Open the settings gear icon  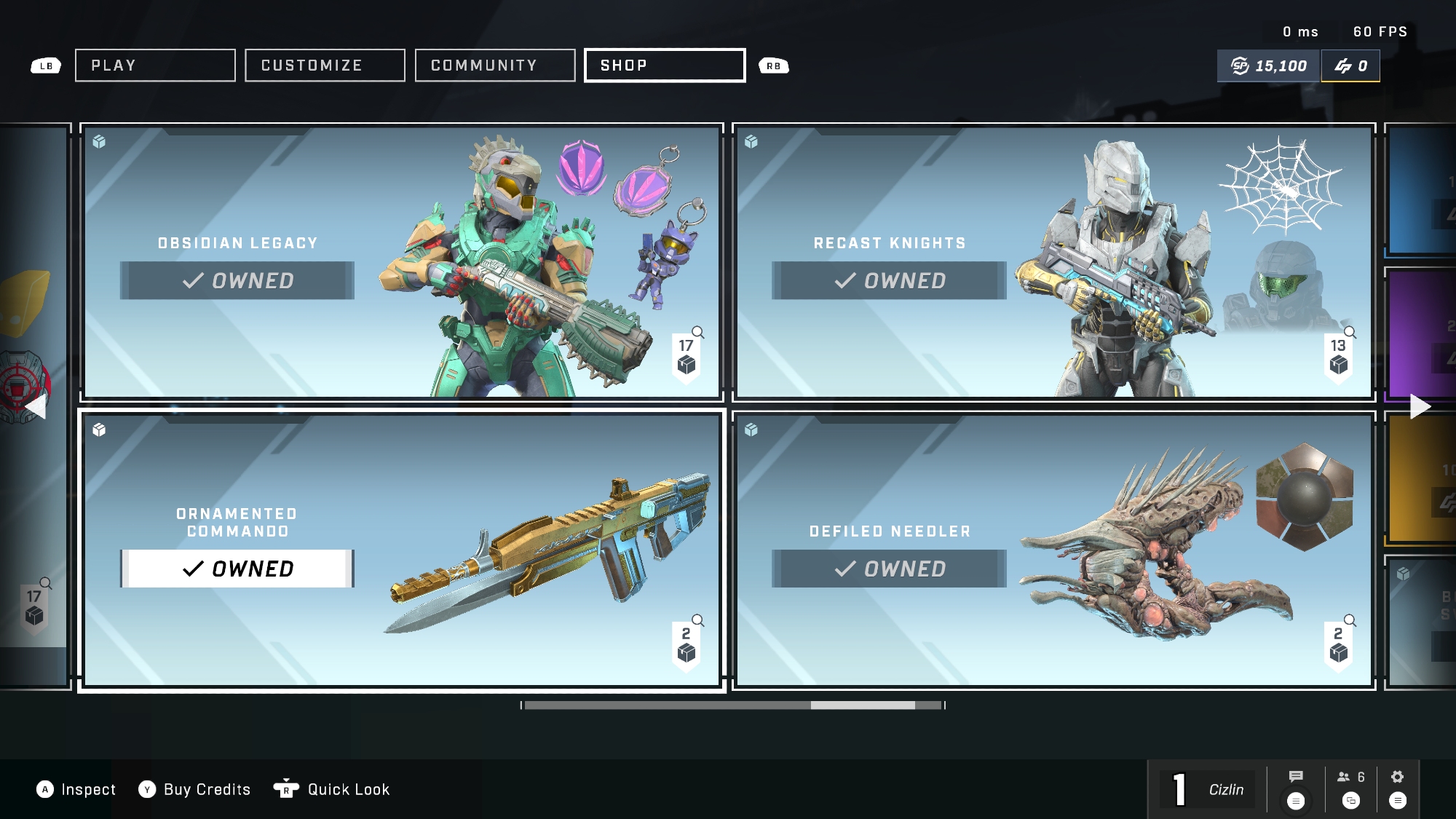(x=1397, y=777)
